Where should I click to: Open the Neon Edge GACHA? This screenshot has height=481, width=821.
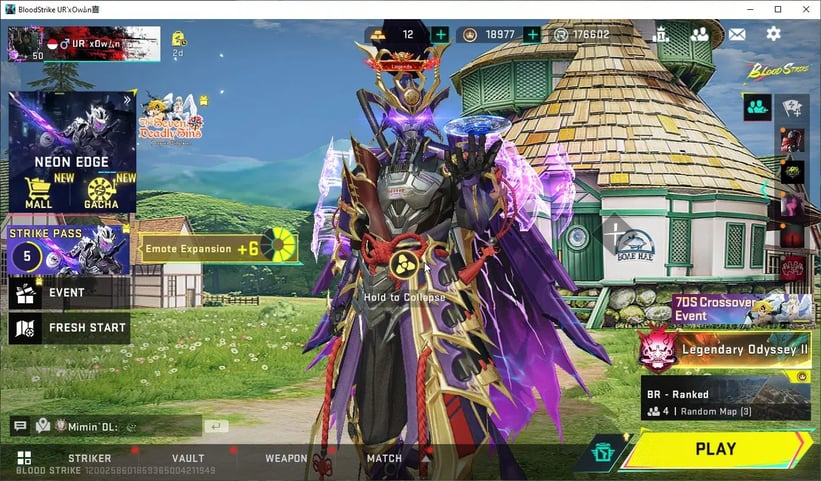(x=102, y=190)
